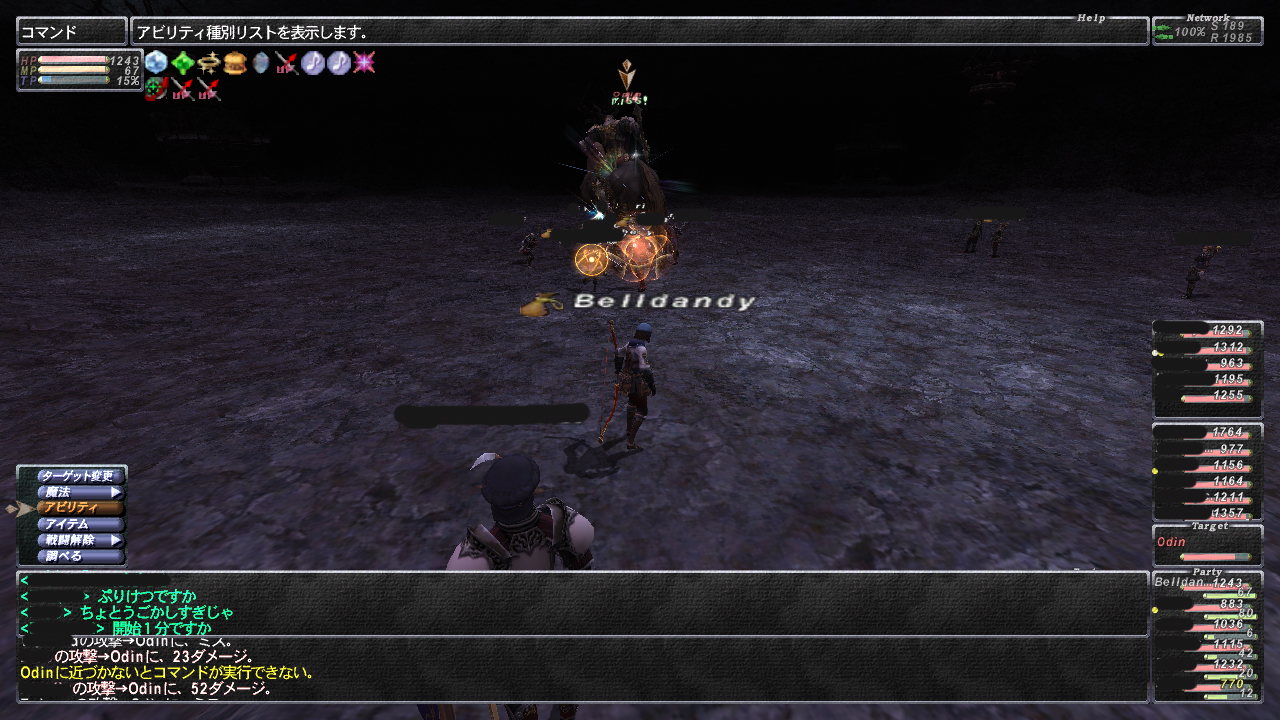Choose the highlighted アビリティ command
The image size is (1280, 720).
[80, 508]
